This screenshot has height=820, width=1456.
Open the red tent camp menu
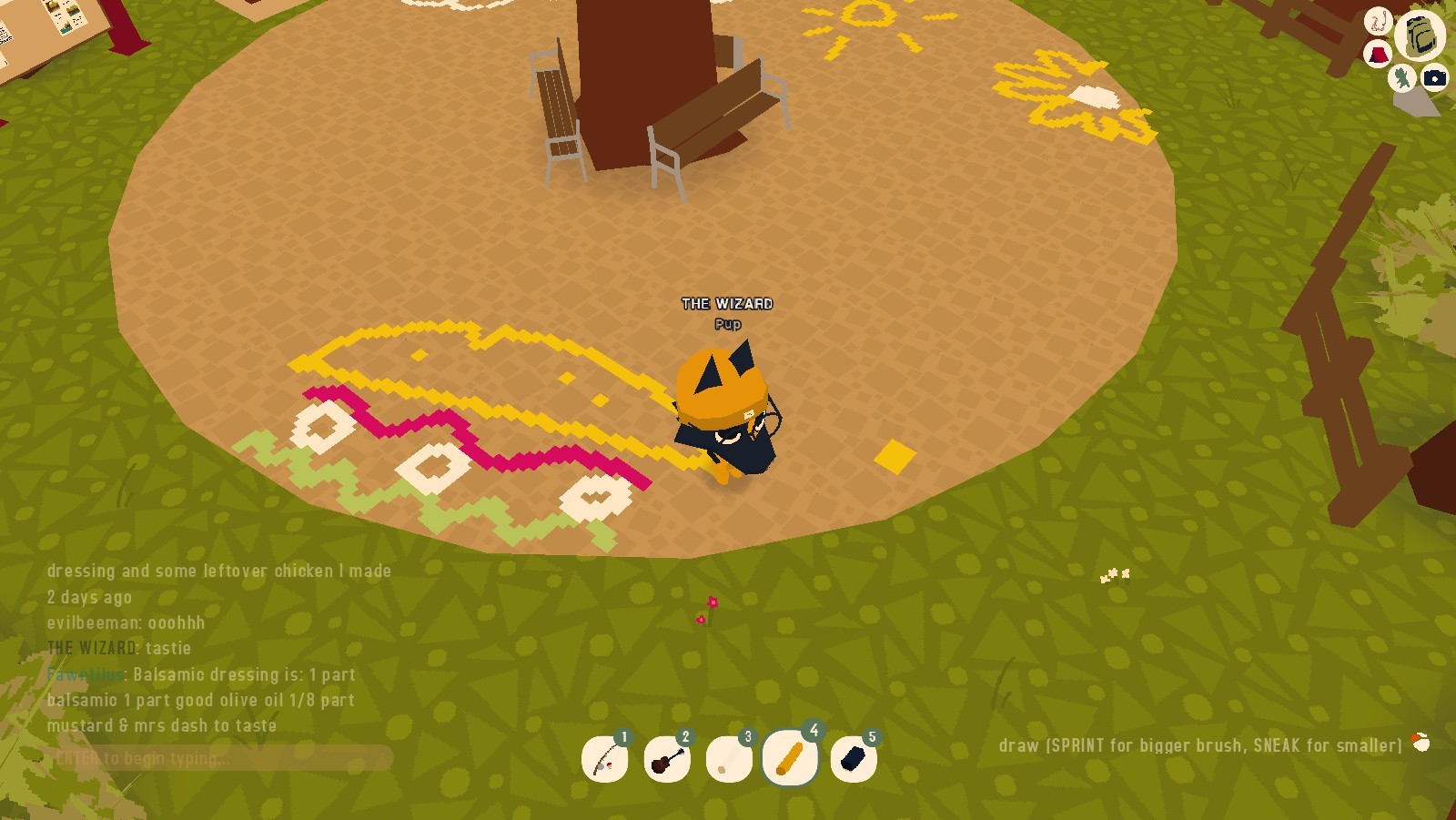click(x=1377, y=52)
